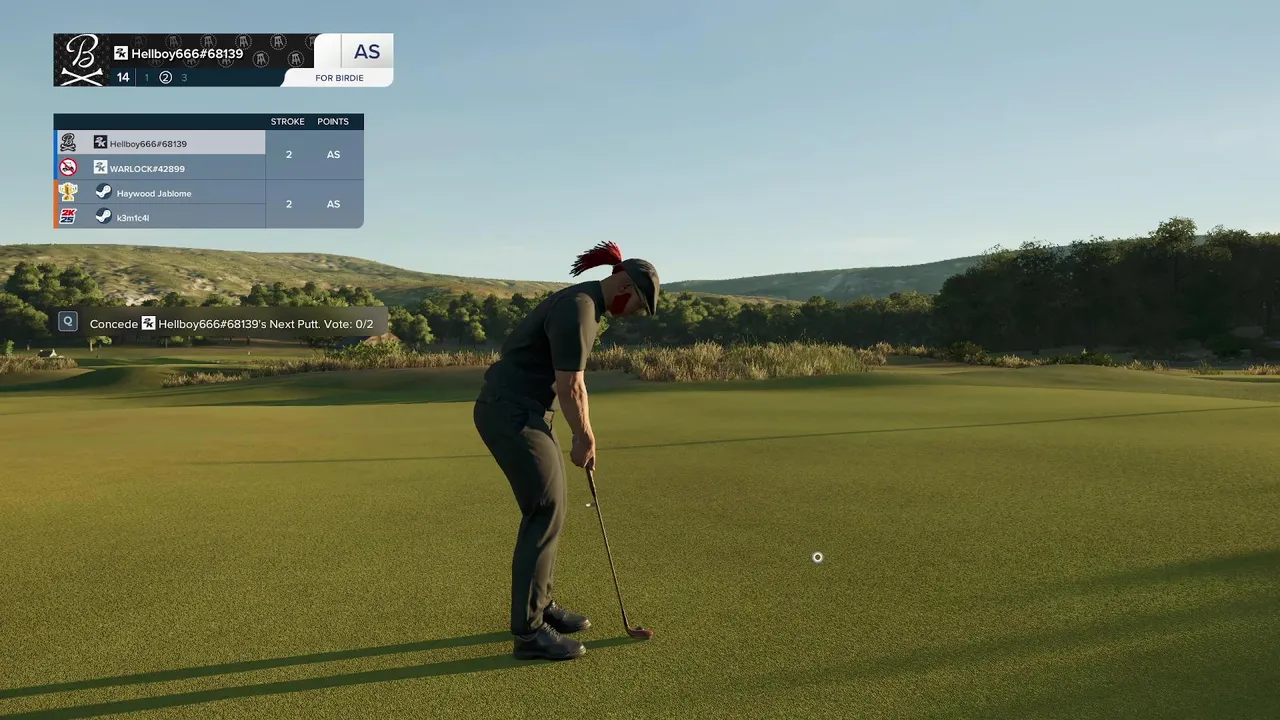Select Hellboy666#68139 row in the scoreboard
Viewport: 1280px width, 720px height.
click(x=160, y=143)
